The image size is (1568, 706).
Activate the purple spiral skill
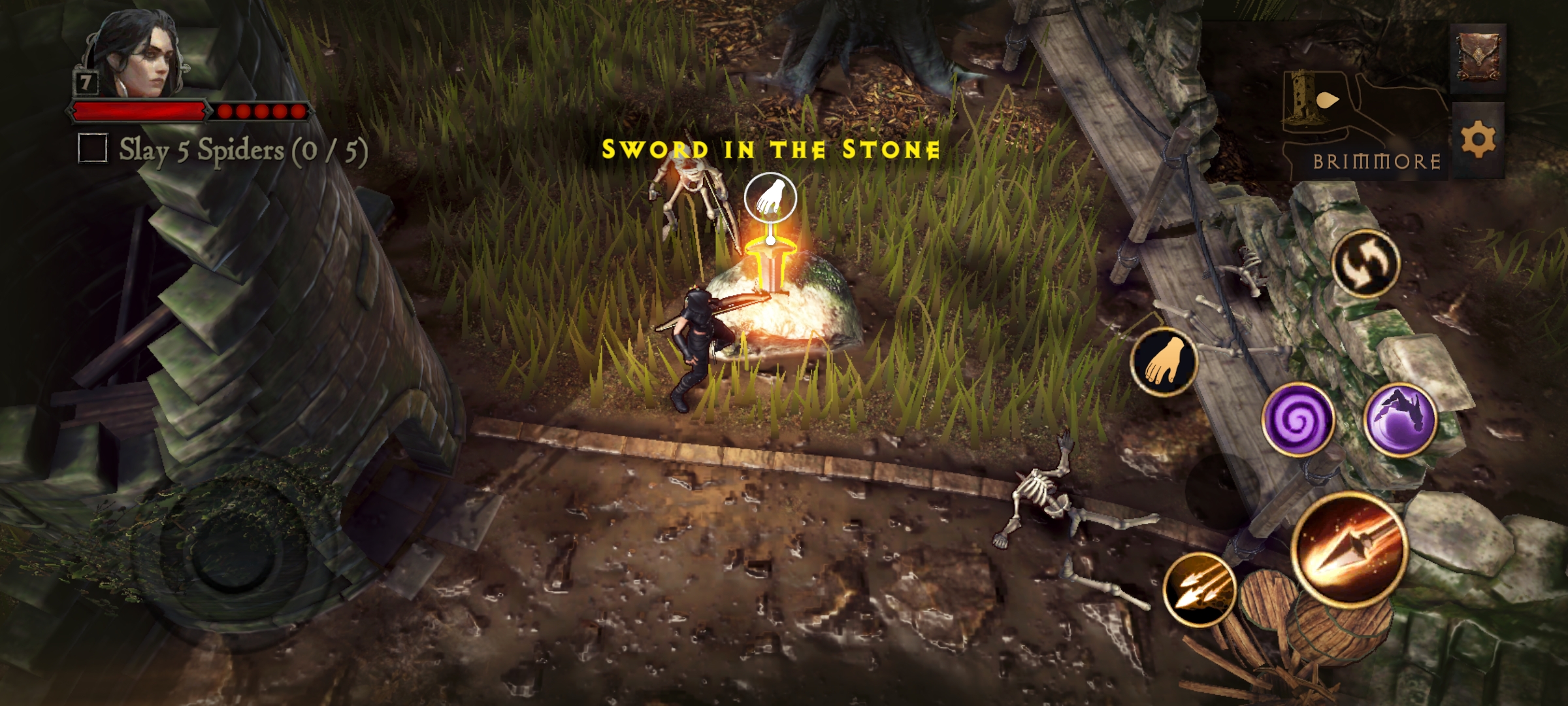[x=1298, y=419]
